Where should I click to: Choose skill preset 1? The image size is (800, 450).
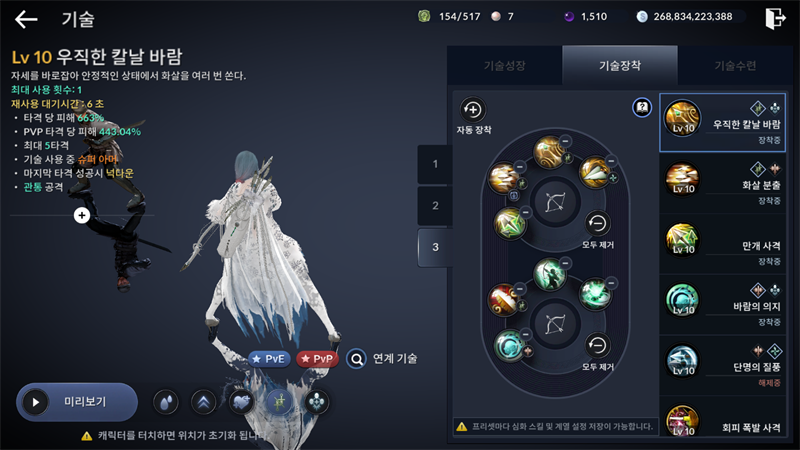pos(435,164)
